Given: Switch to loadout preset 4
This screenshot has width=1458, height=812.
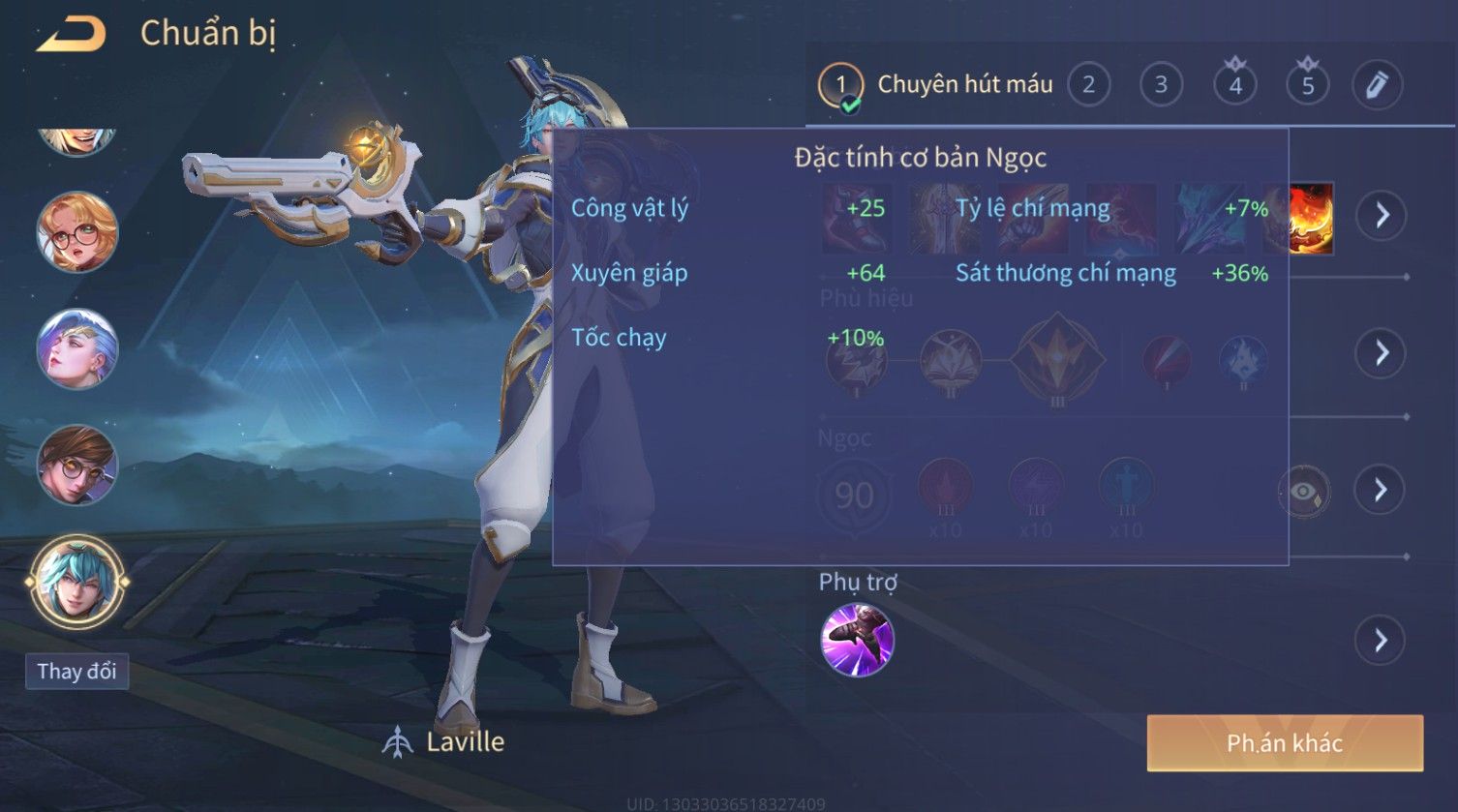Looking at the screenshot, I should pos(1234,85).
